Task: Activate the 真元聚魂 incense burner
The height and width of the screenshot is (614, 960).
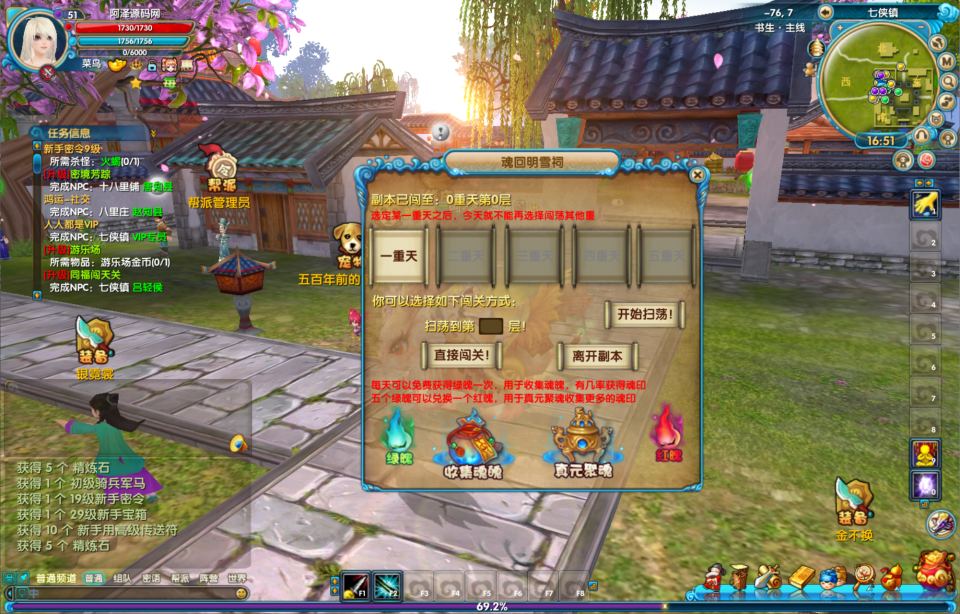Action: (582, 440)
